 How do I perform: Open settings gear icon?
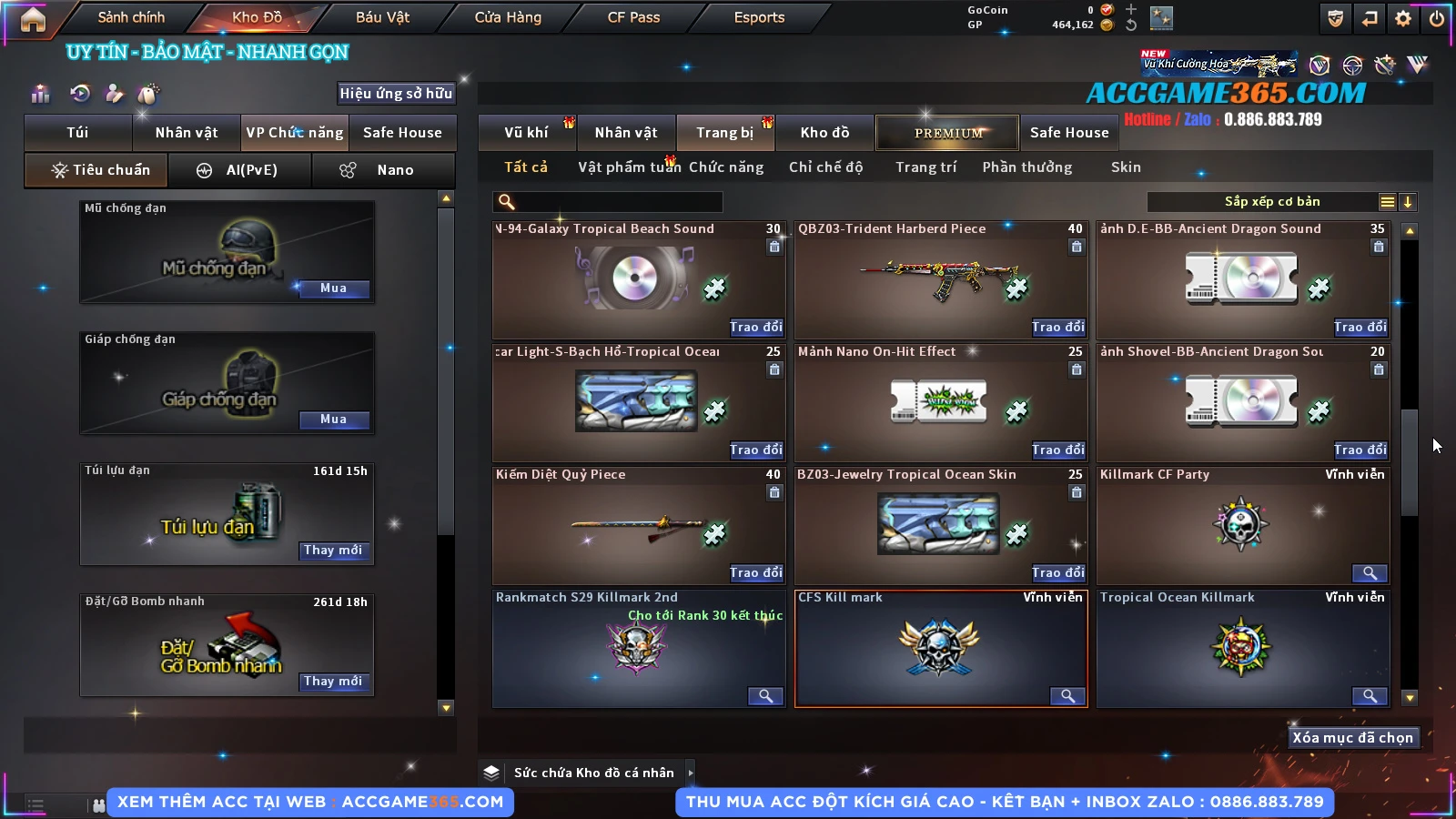(1403, 18)
